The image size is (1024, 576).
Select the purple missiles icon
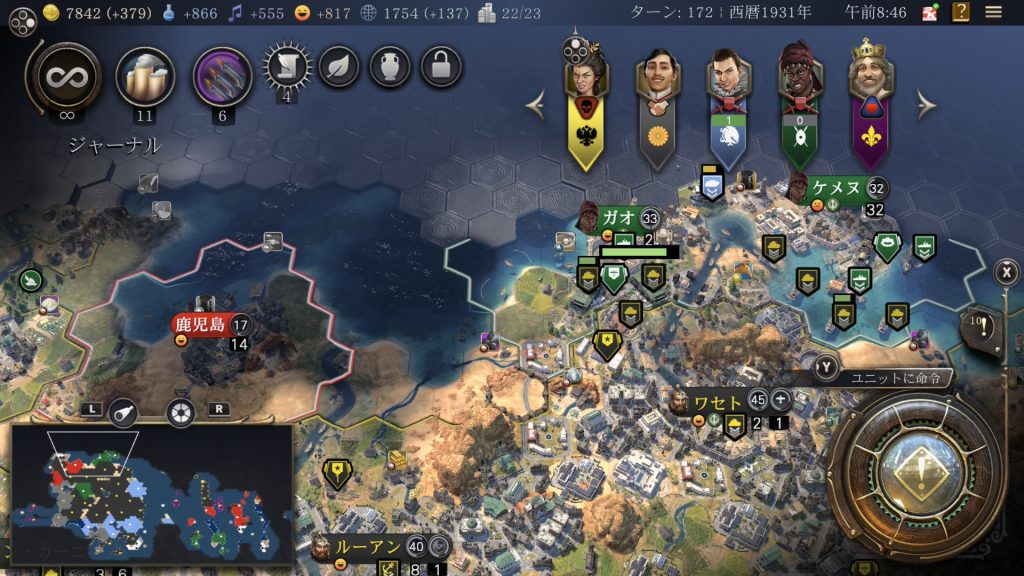point(222,76)
